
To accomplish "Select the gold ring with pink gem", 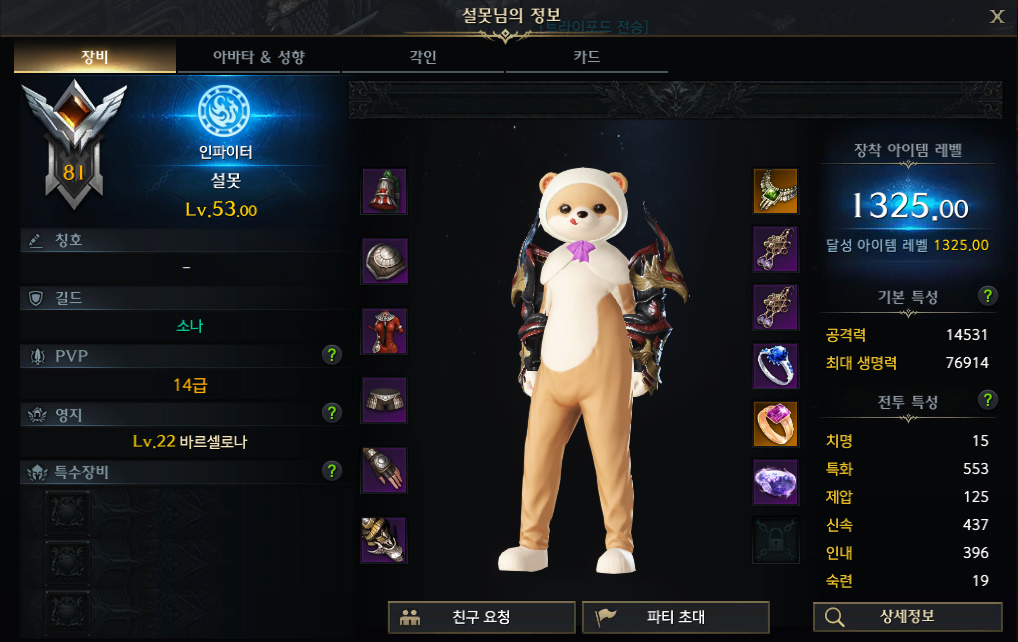I will 775,424.
